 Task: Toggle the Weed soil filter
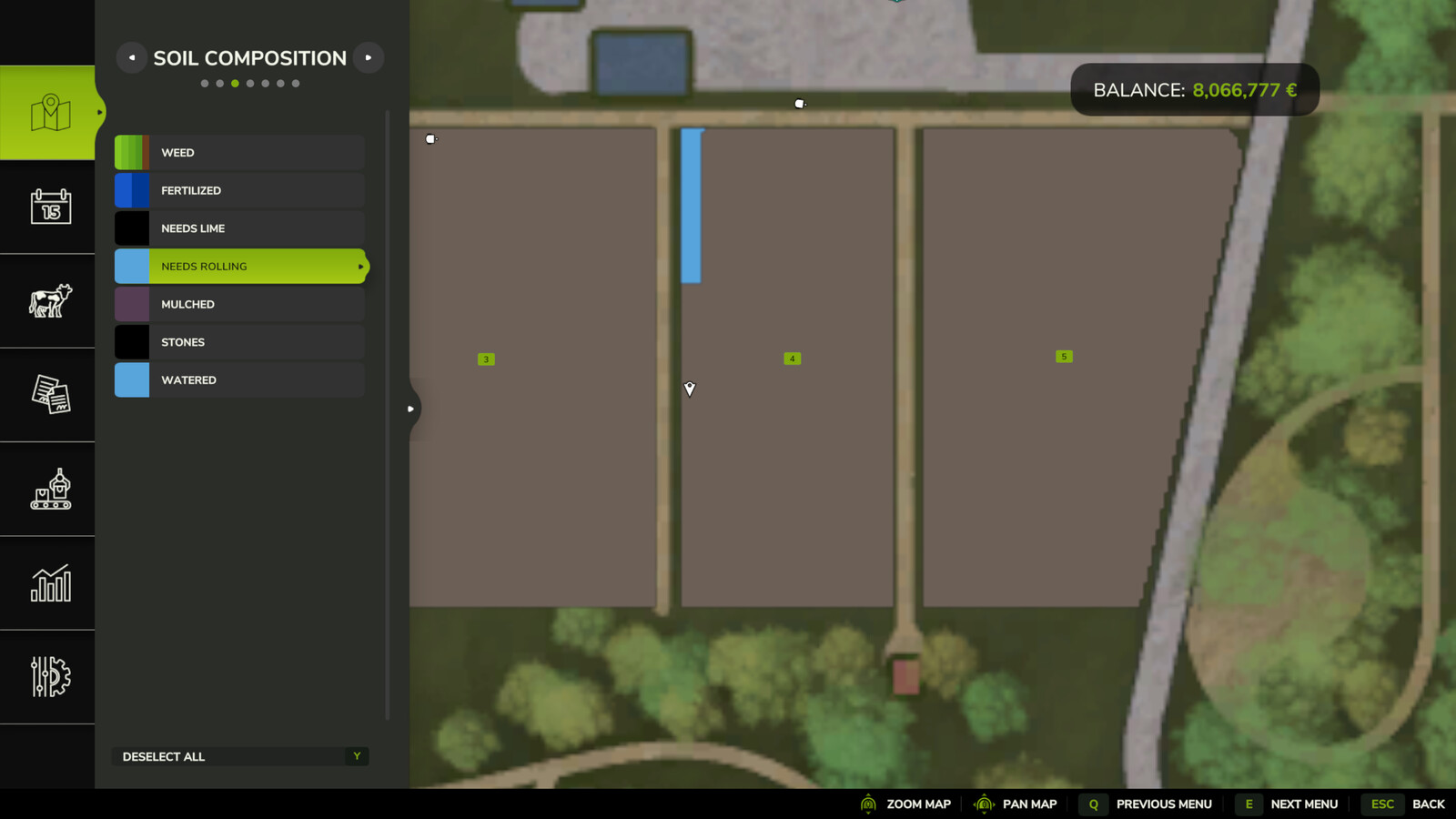(x=239, y=153)
